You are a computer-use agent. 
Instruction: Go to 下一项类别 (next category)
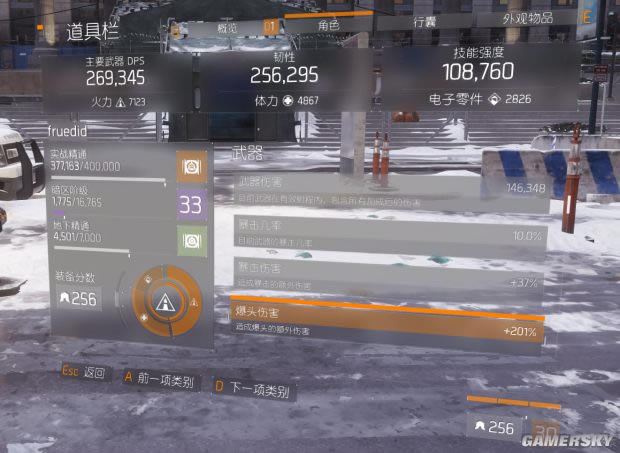point(250,390)
